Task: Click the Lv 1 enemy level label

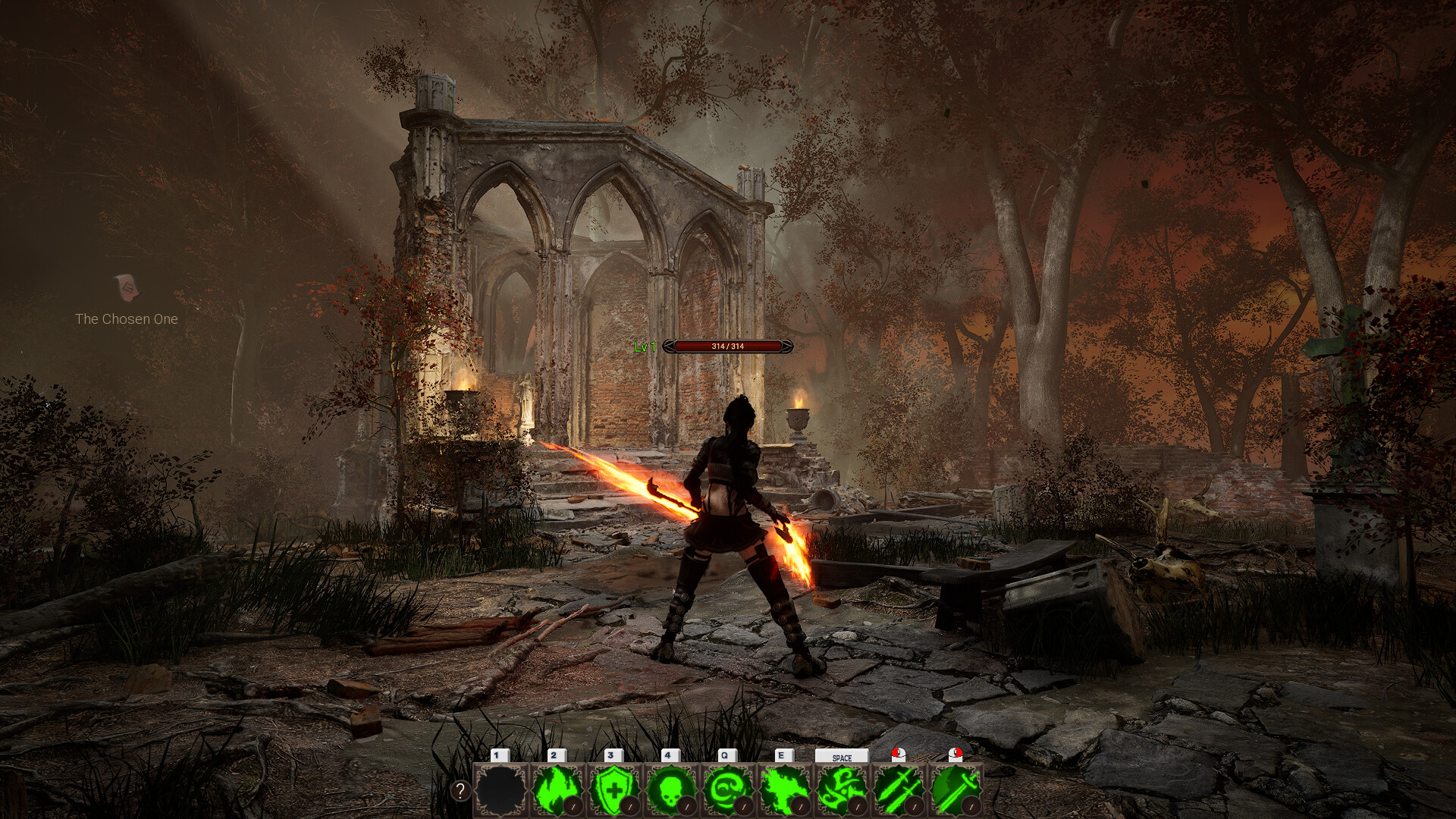Action: pos(644,347)
